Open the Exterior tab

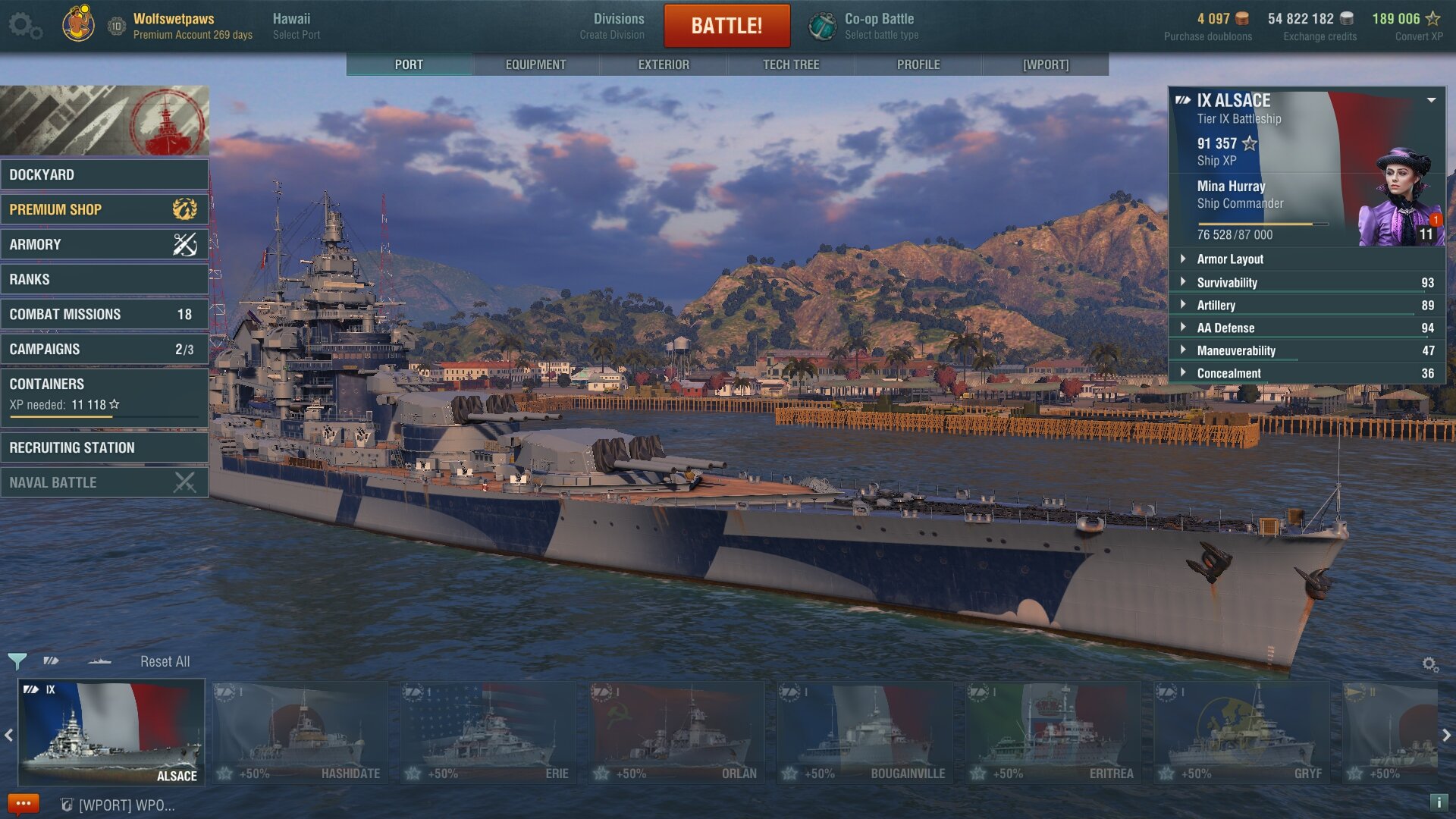pos(664,64)
